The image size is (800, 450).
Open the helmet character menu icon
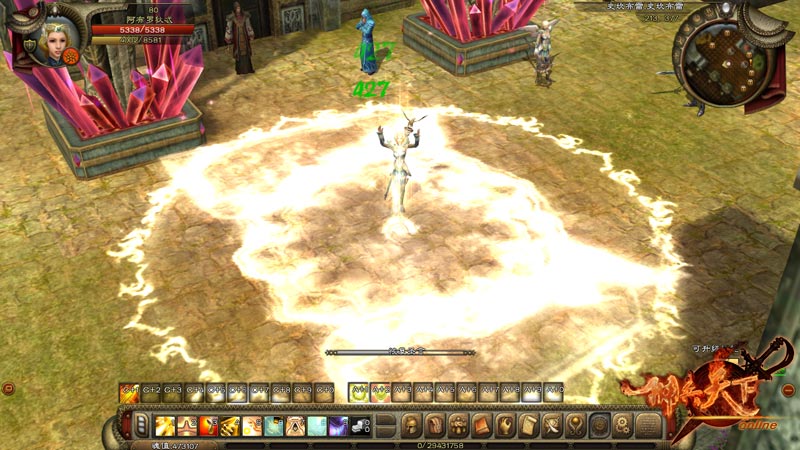412,425
